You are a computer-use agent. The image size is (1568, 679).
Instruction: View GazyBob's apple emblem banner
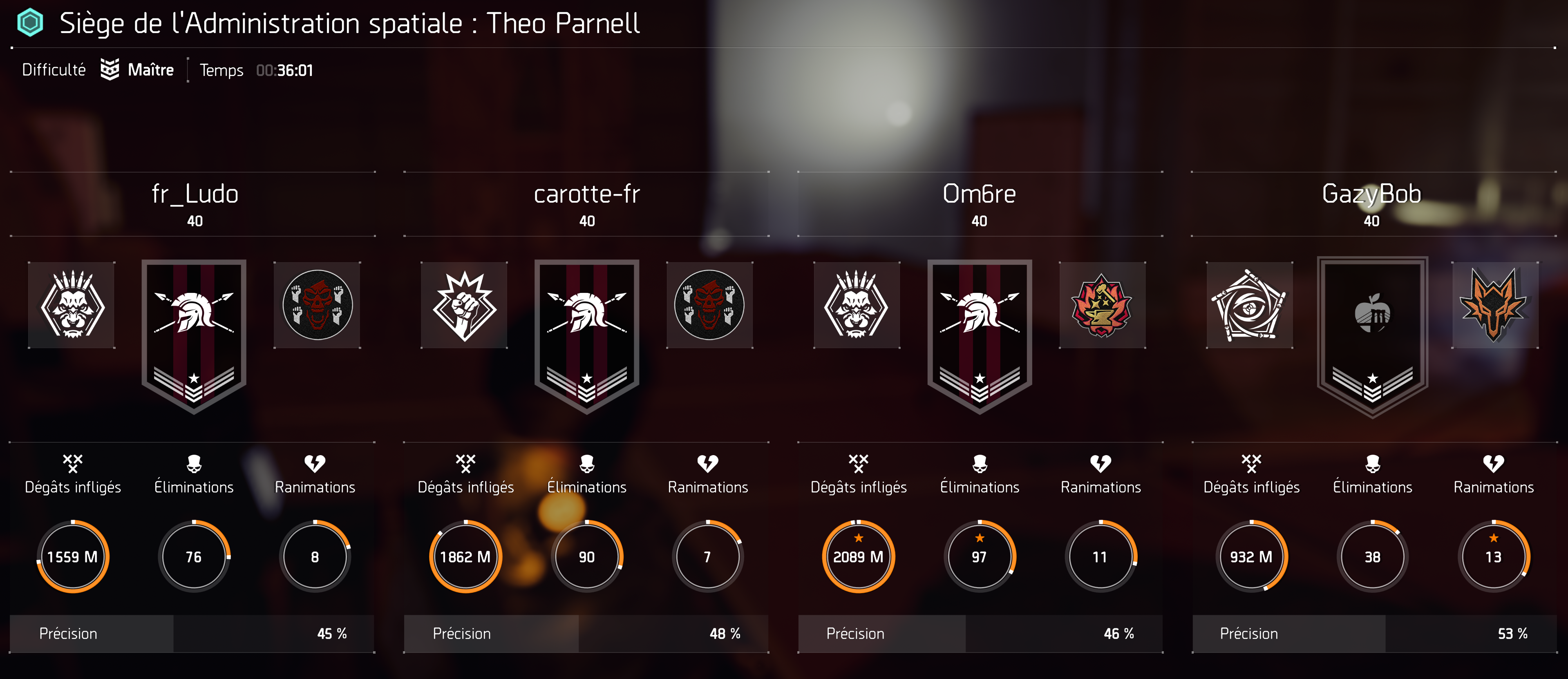pyautogui.click(x=1372, y=337)
